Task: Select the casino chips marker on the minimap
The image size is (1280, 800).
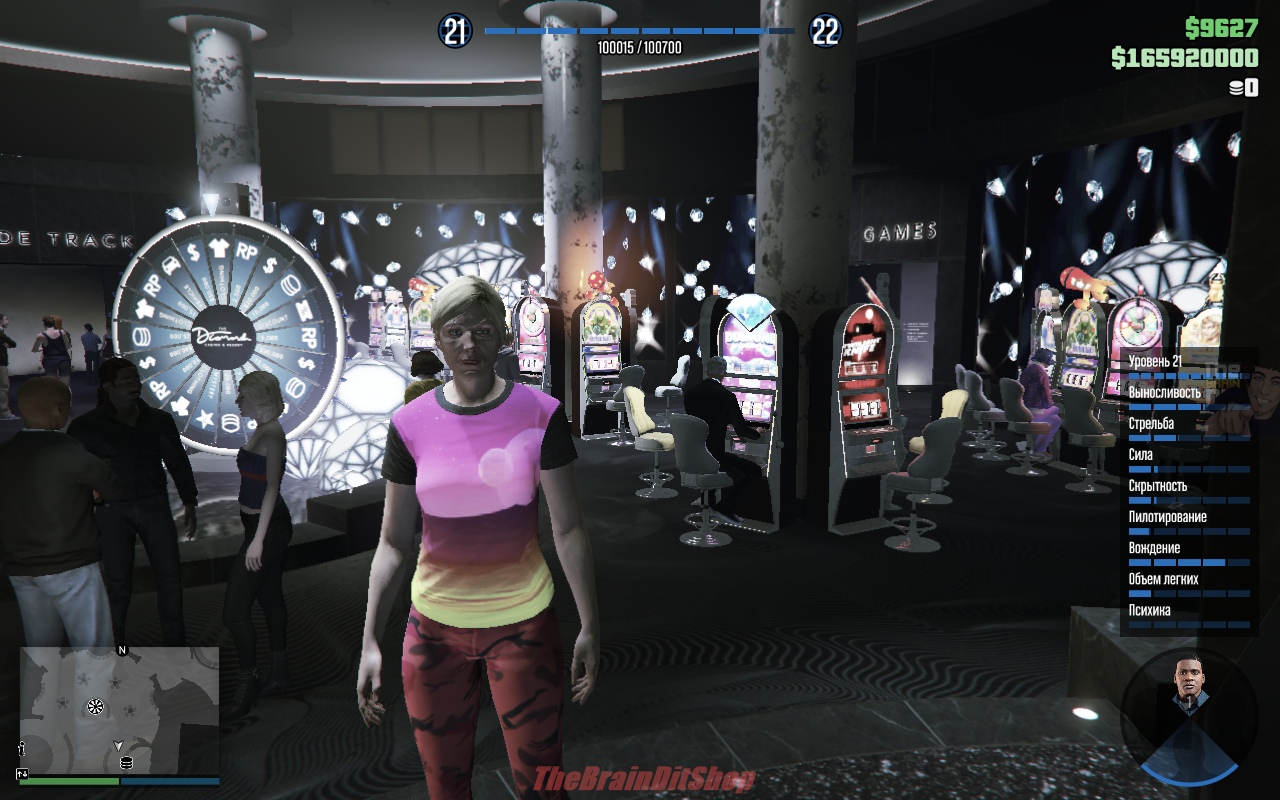Action: [x=126, y=763]
